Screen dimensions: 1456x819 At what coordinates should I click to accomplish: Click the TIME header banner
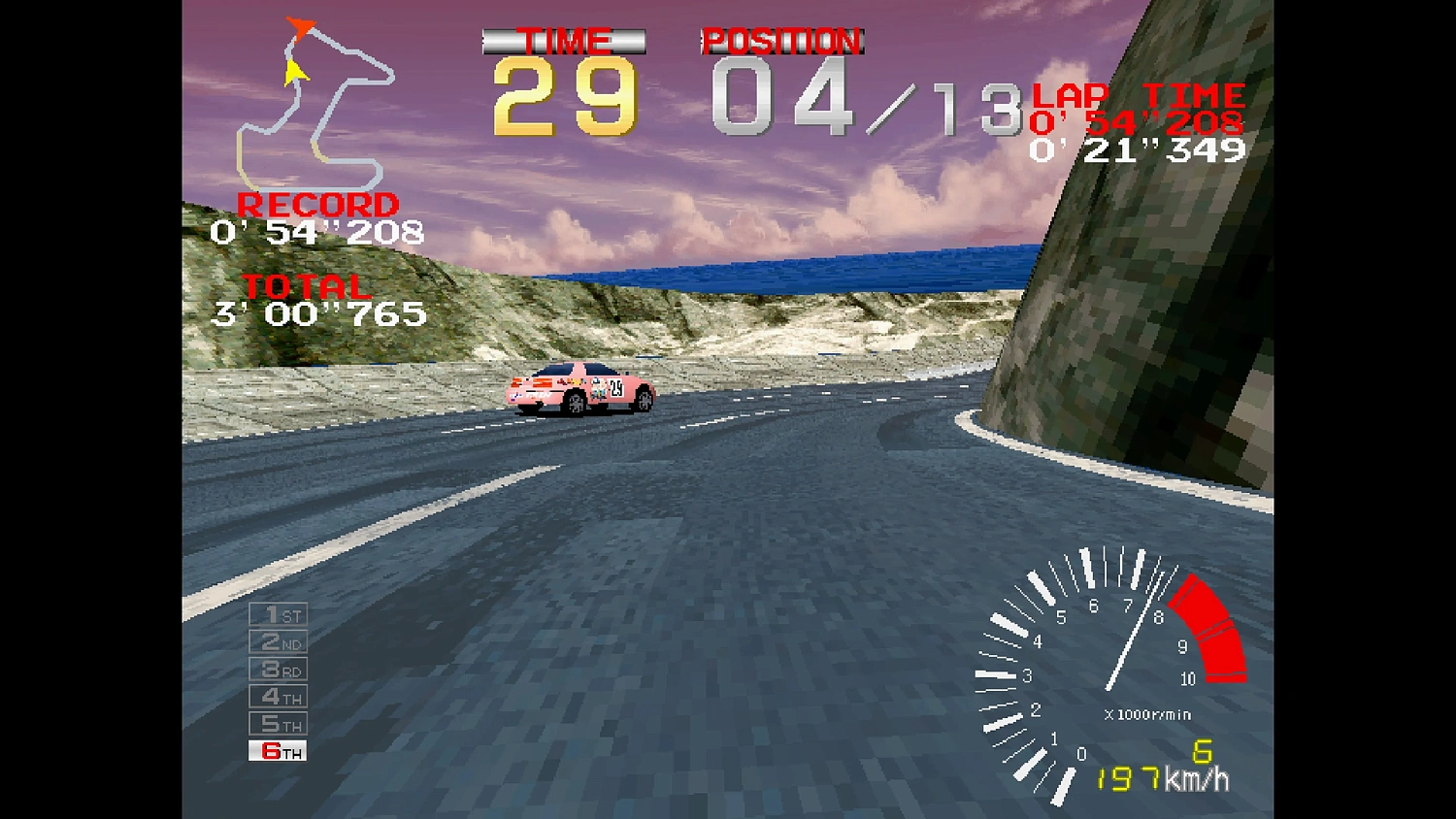point(564,41)
